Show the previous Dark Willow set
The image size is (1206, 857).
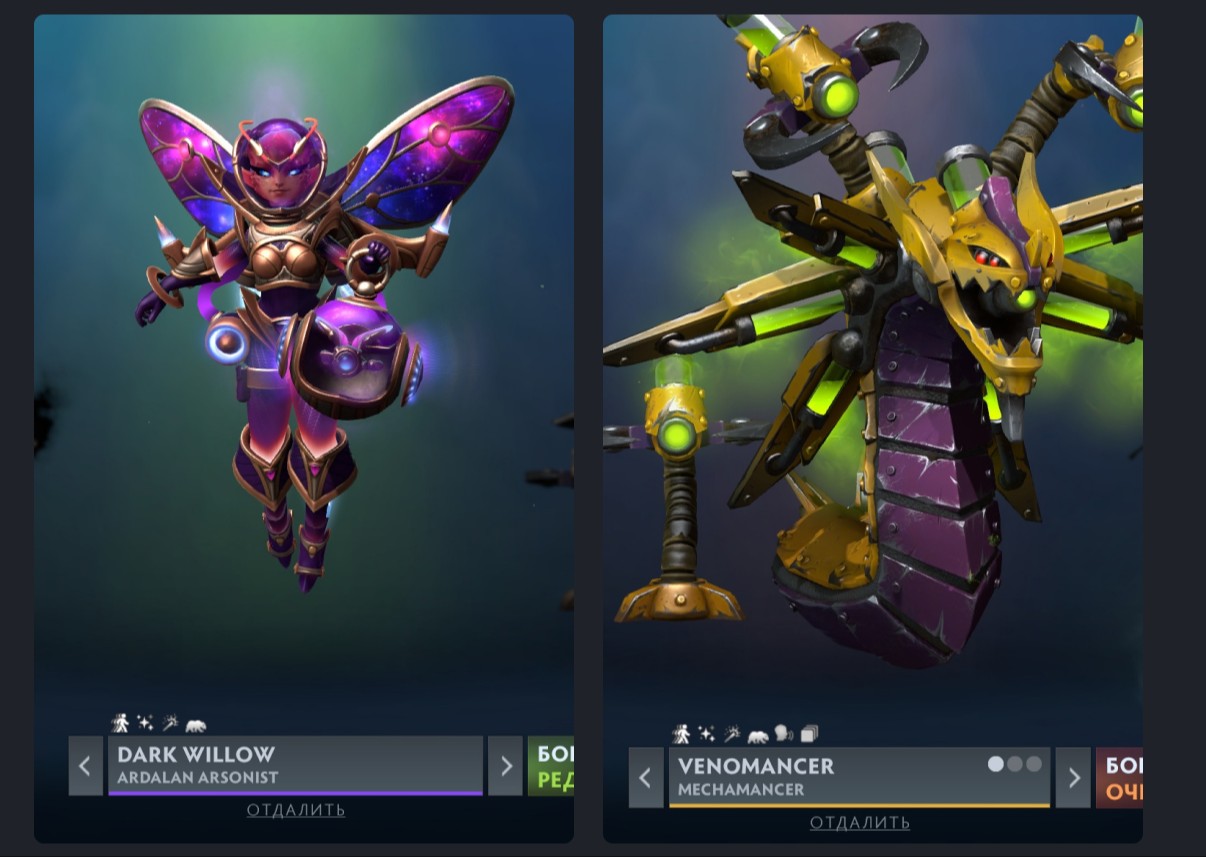[x=85, y=766]
